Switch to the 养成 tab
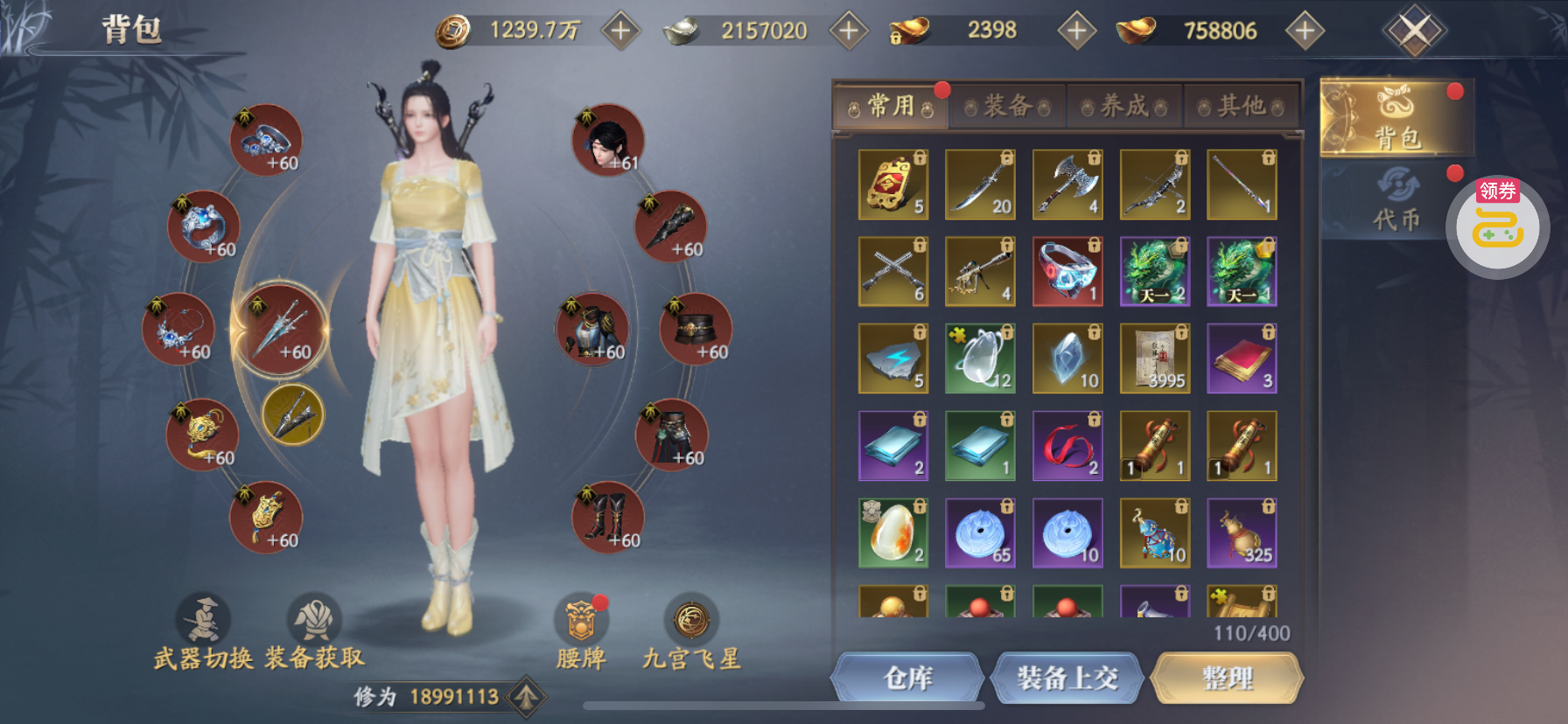 (1124, 107)
